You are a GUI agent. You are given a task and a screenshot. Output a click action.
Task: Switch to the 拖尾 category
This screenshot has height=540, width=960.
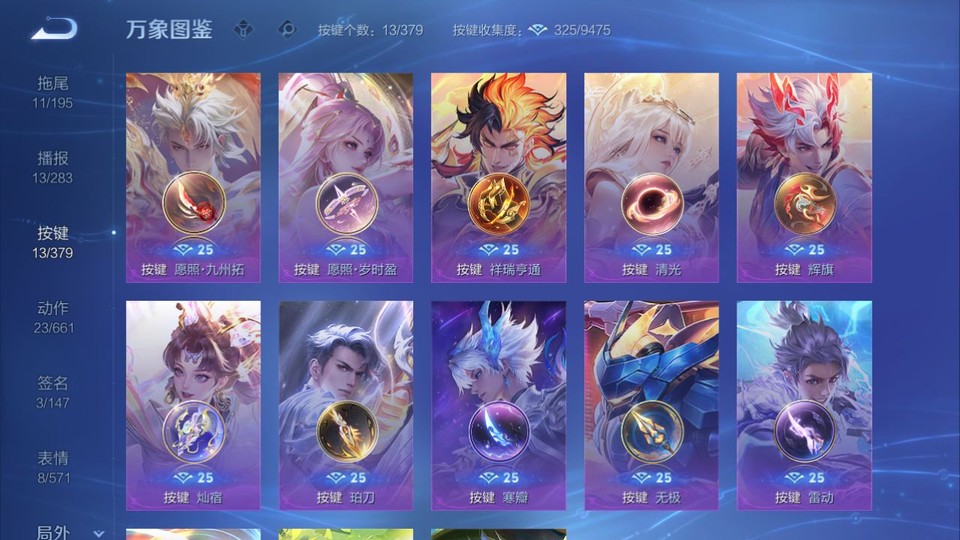pyautogui.click(x=53, y=91)
